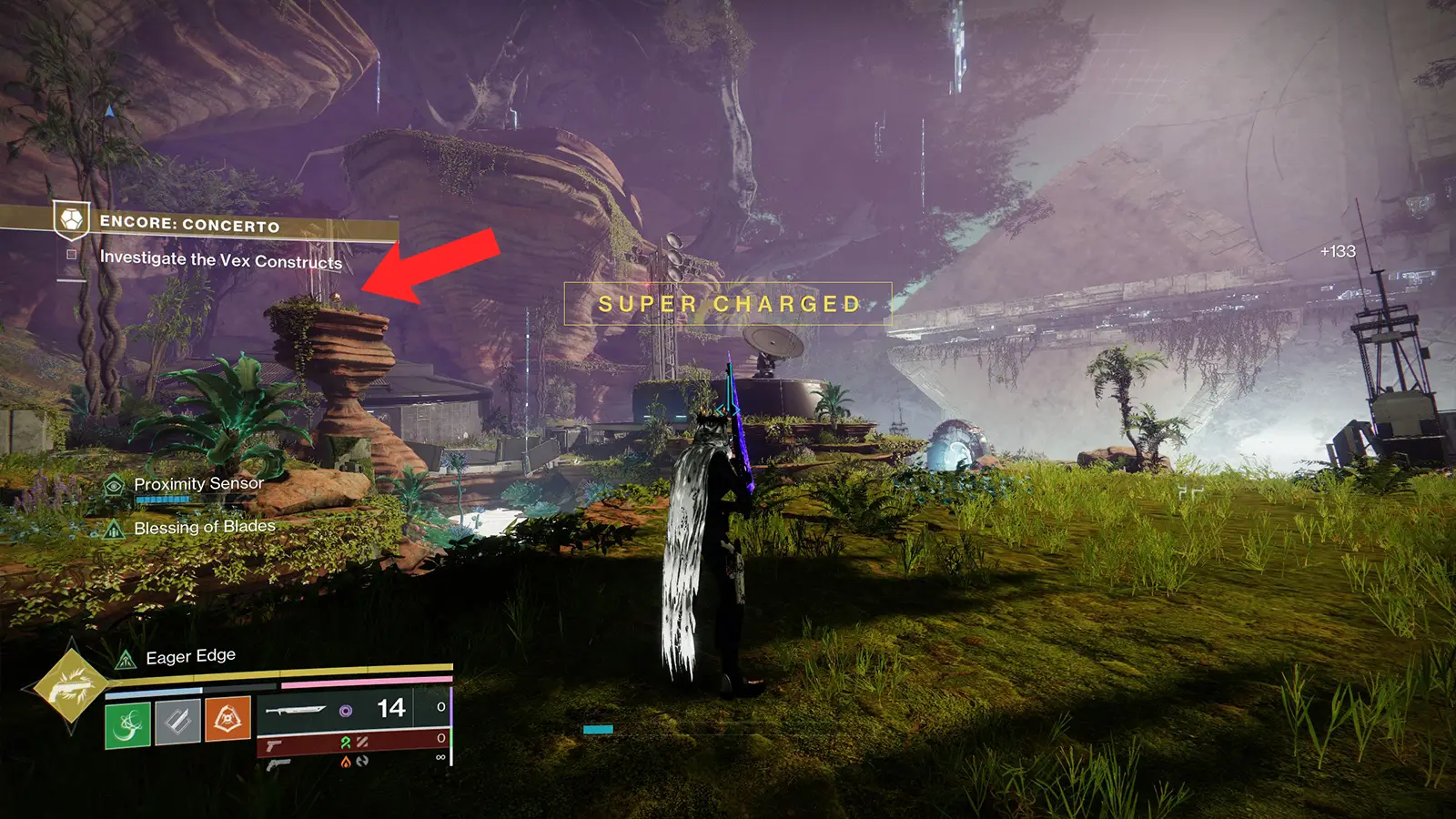The width and height of the screenshot is (1456, 819).
Task: Click the green grenade ability icon
Action: [127, 723]
